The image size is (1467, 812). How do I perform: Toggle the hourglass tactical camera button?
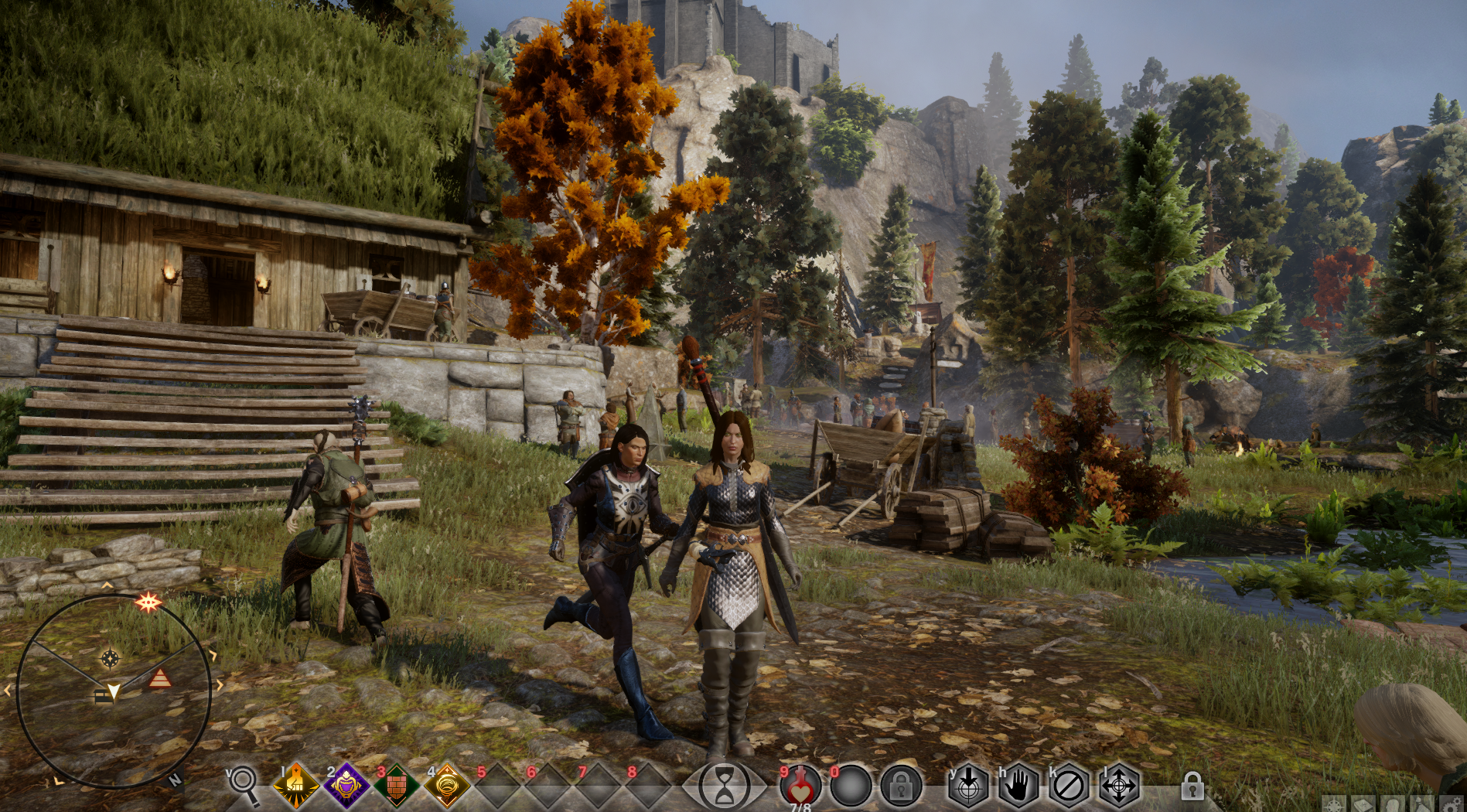click(726, 786)
